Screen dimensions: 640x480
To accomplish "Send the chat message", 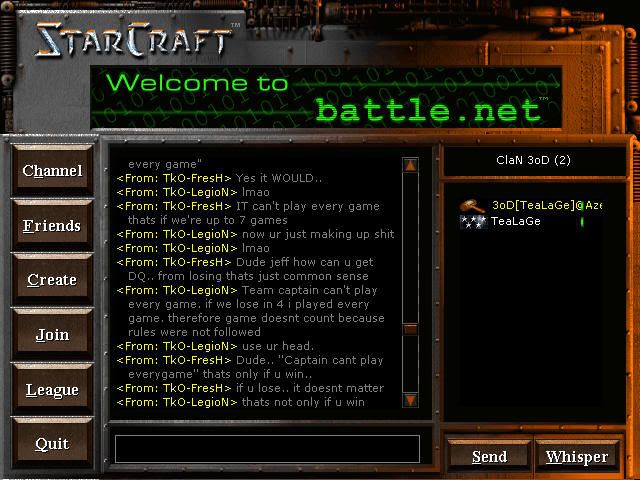I will tap(489, 457).
